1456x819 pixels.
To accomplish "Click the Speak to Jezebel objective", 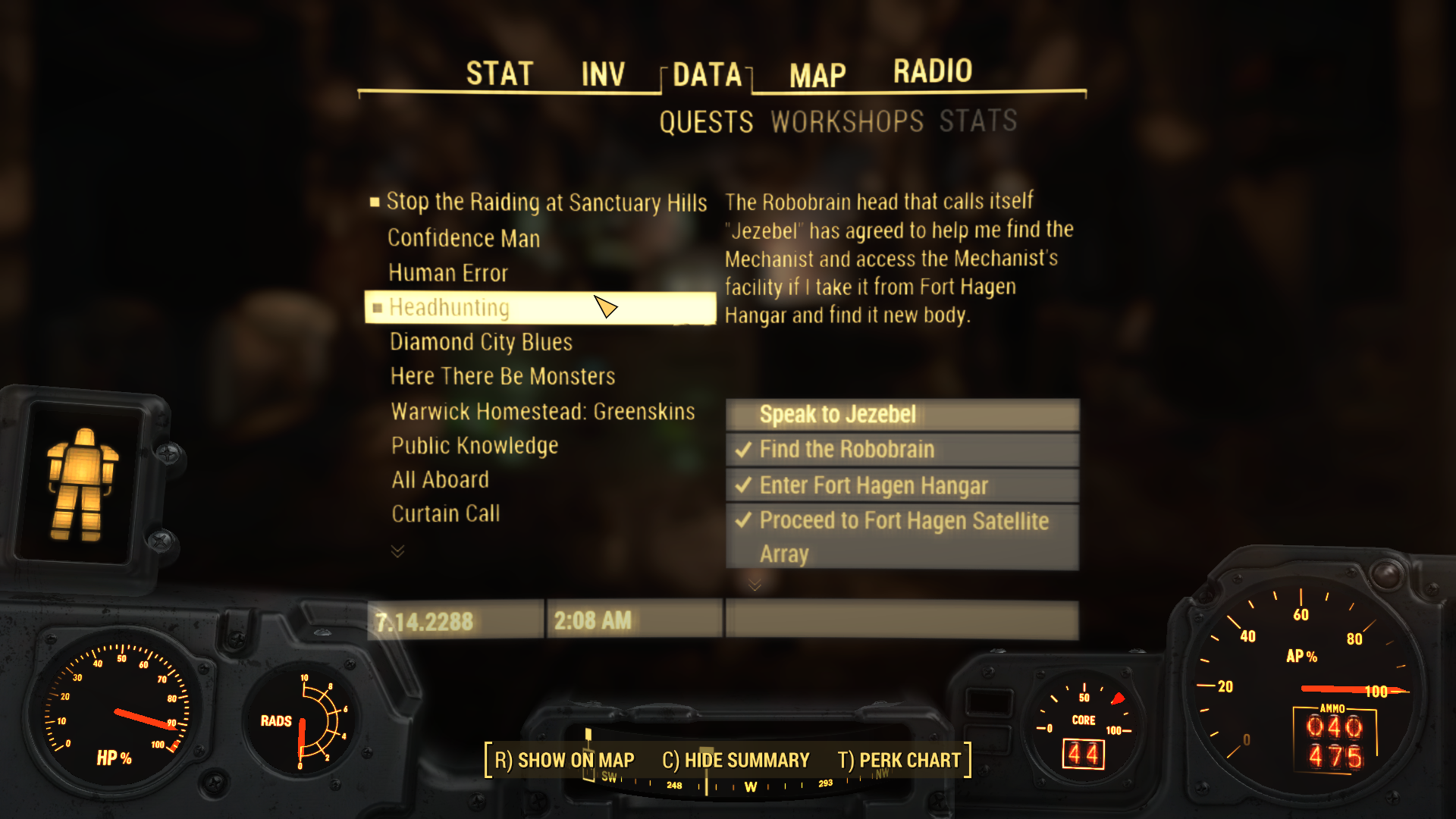I will click(837, 415).
